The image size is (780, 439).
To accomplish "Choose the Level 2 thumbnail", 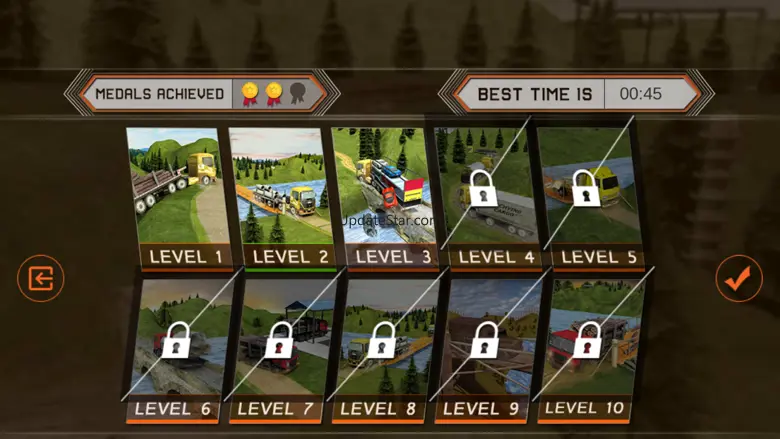I will tap(281, 198).
